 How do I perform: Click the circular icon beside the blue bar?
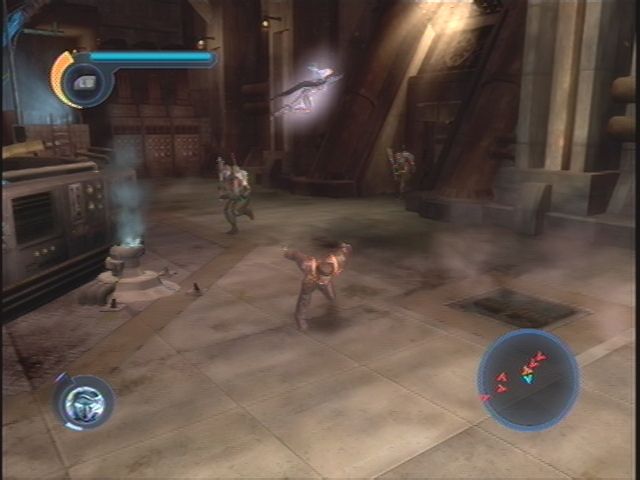[85, 82]
